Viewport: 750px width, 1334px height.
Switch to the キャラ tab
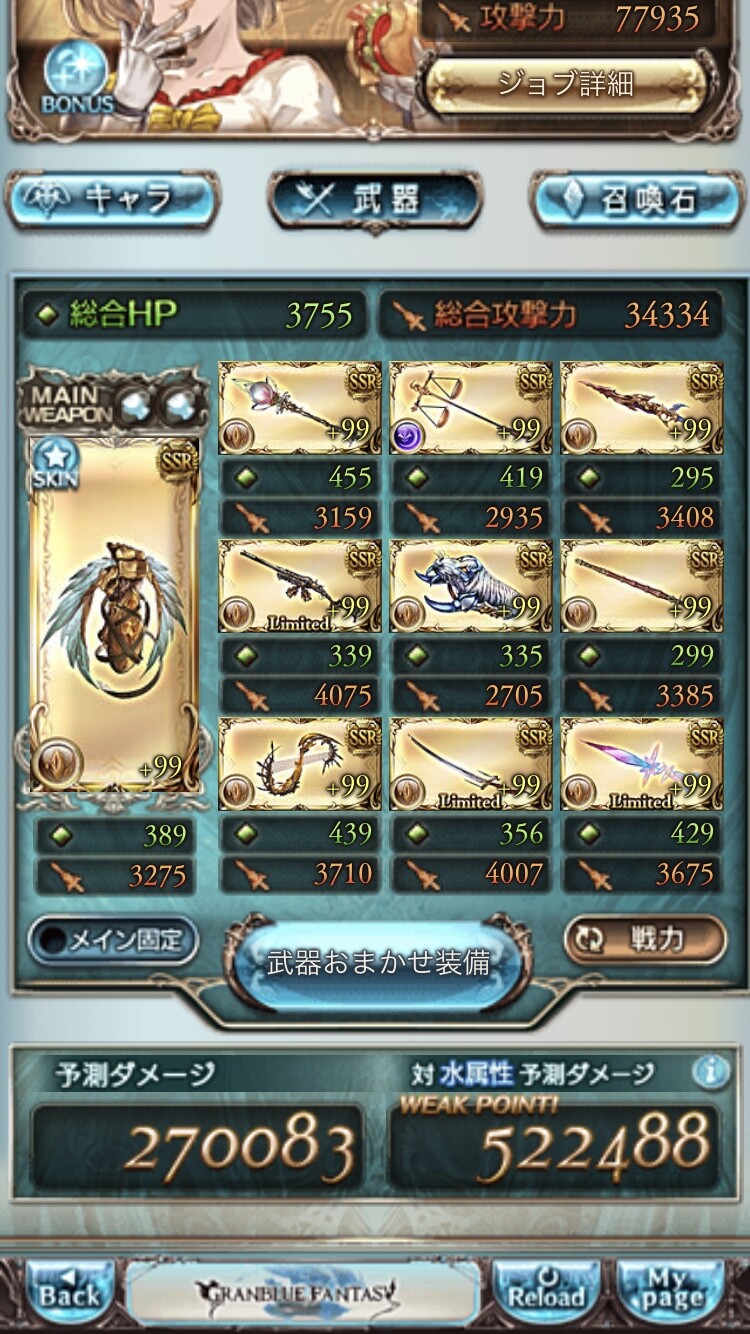[x=112, y=200]
